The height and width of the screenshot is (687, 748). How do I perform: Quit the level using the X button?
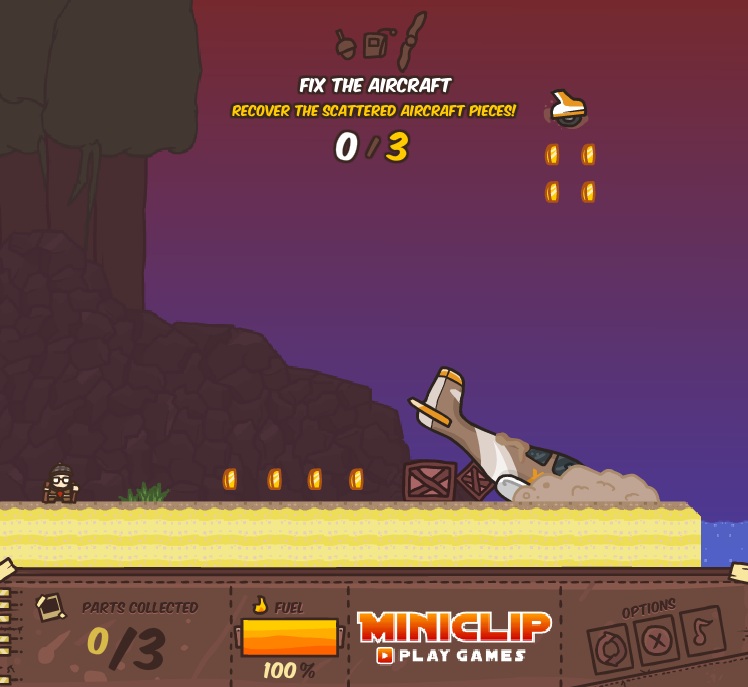coord(657,640)
